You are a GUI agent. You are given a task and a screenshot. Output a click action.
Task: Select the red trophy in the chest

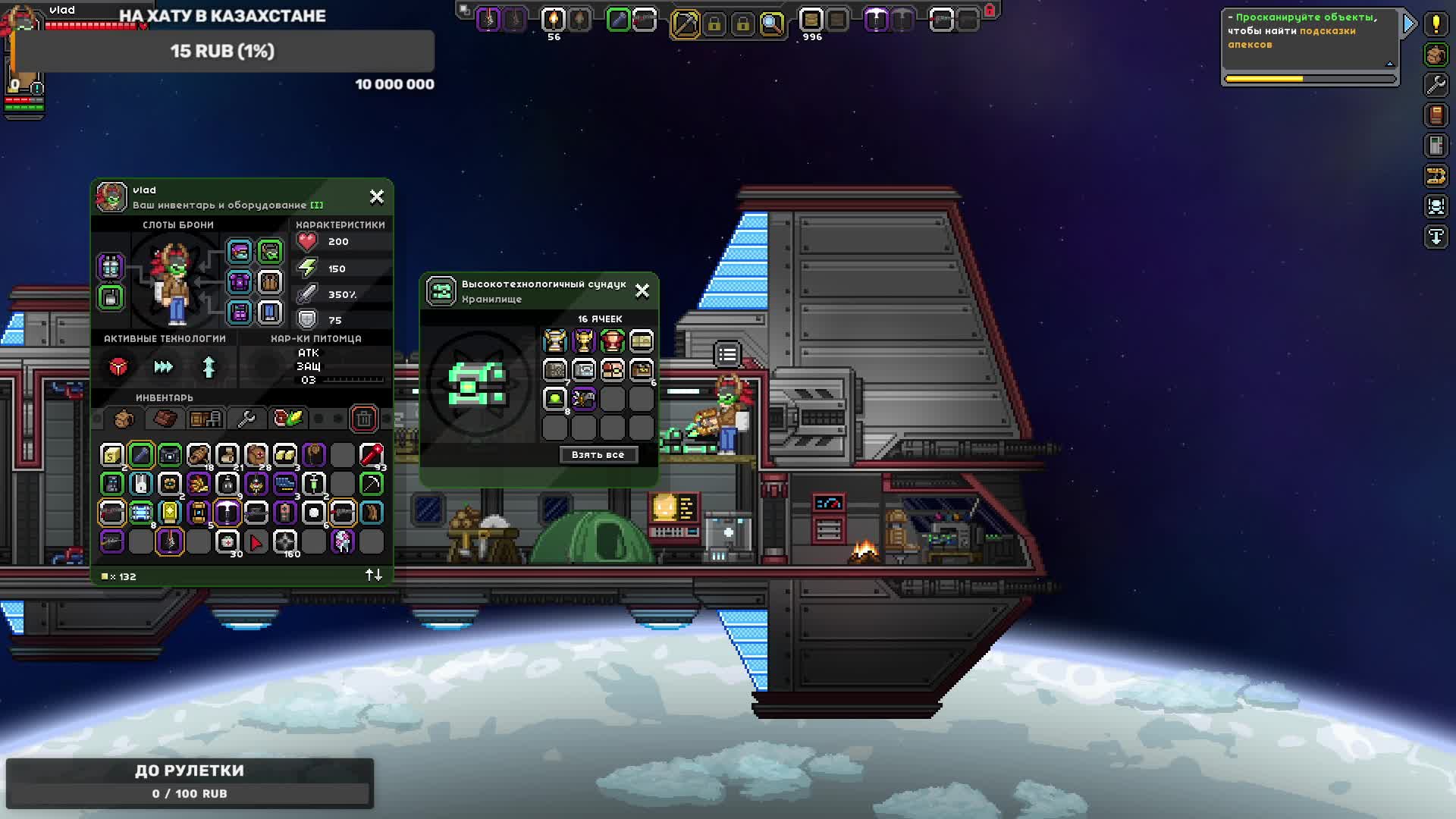coord(612,341)
